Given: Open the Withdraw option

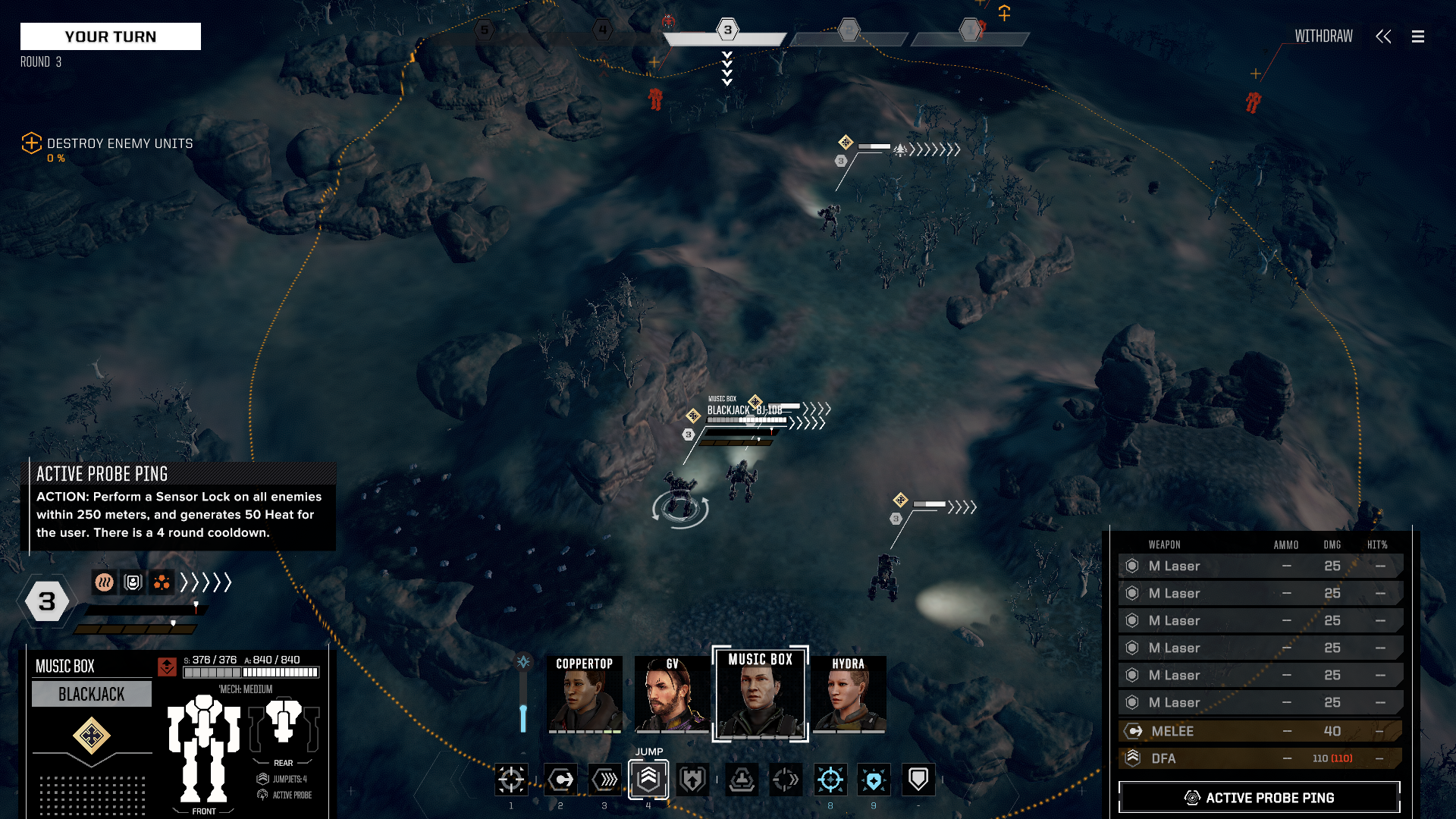Looking at the screenshot, I should click(1323, 36).
